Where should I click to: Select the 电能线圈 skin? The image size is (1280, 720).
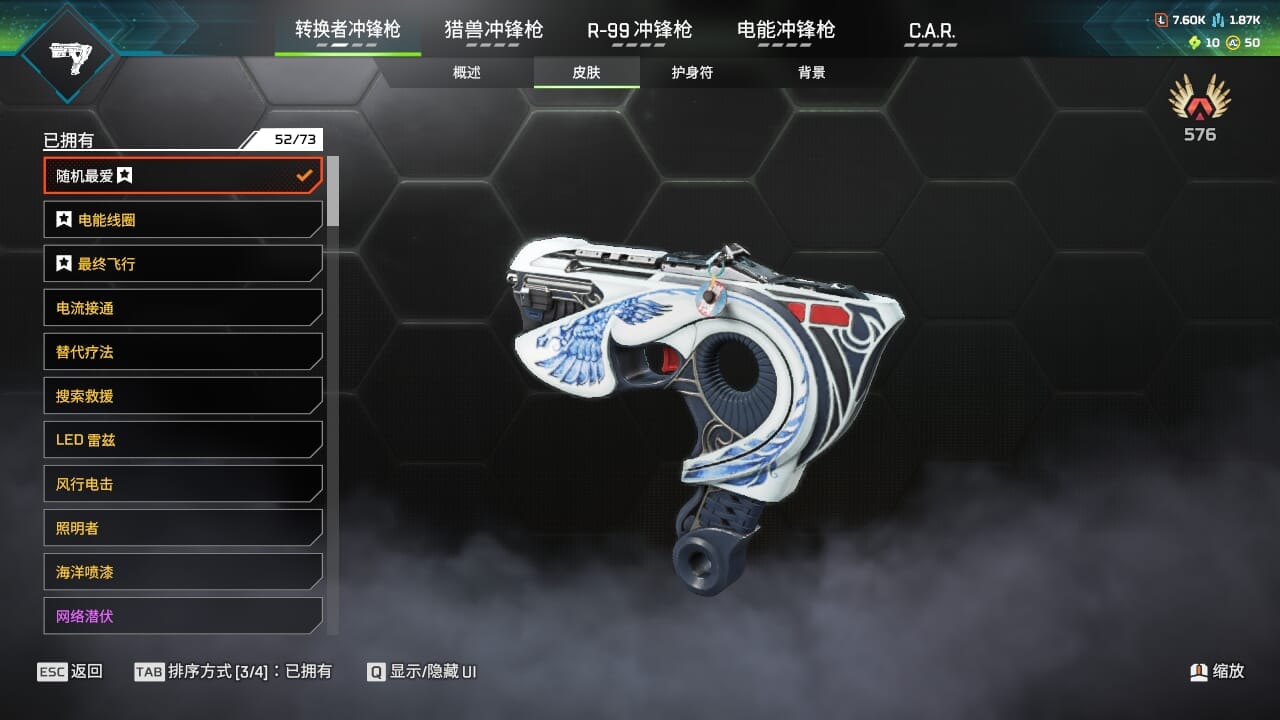(182, 220)
